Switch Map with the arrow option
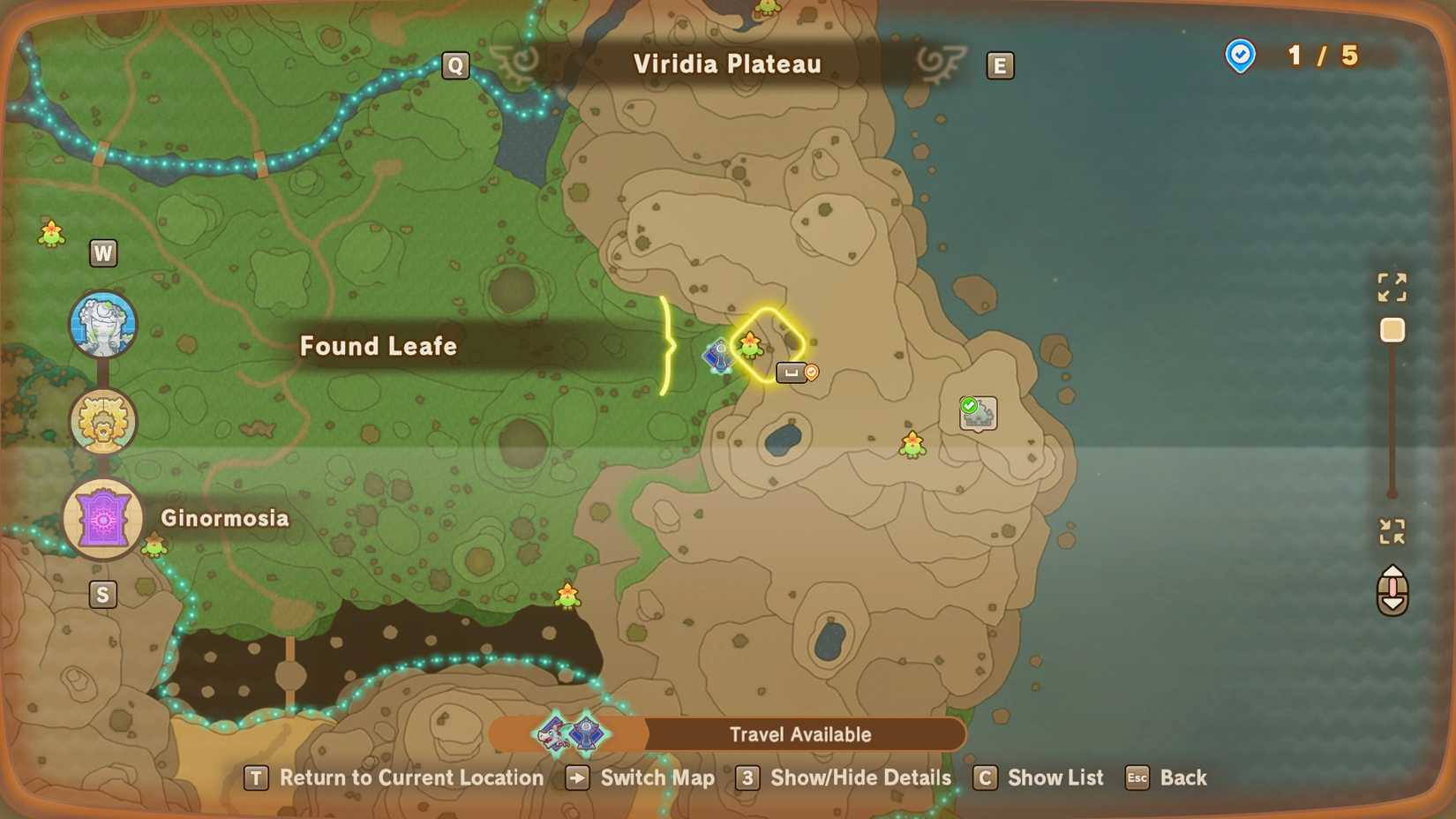The height and width of the screenshot is (819, 1456). tap(657, 778)
